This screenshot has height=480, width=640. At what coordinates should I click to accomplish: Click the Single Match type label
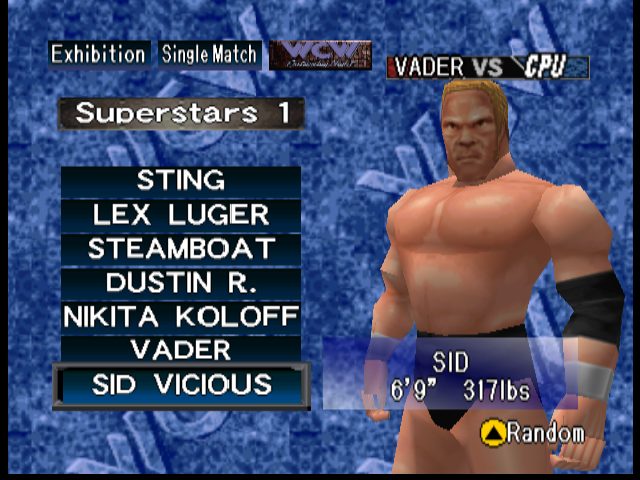click(x=209, y=54)
